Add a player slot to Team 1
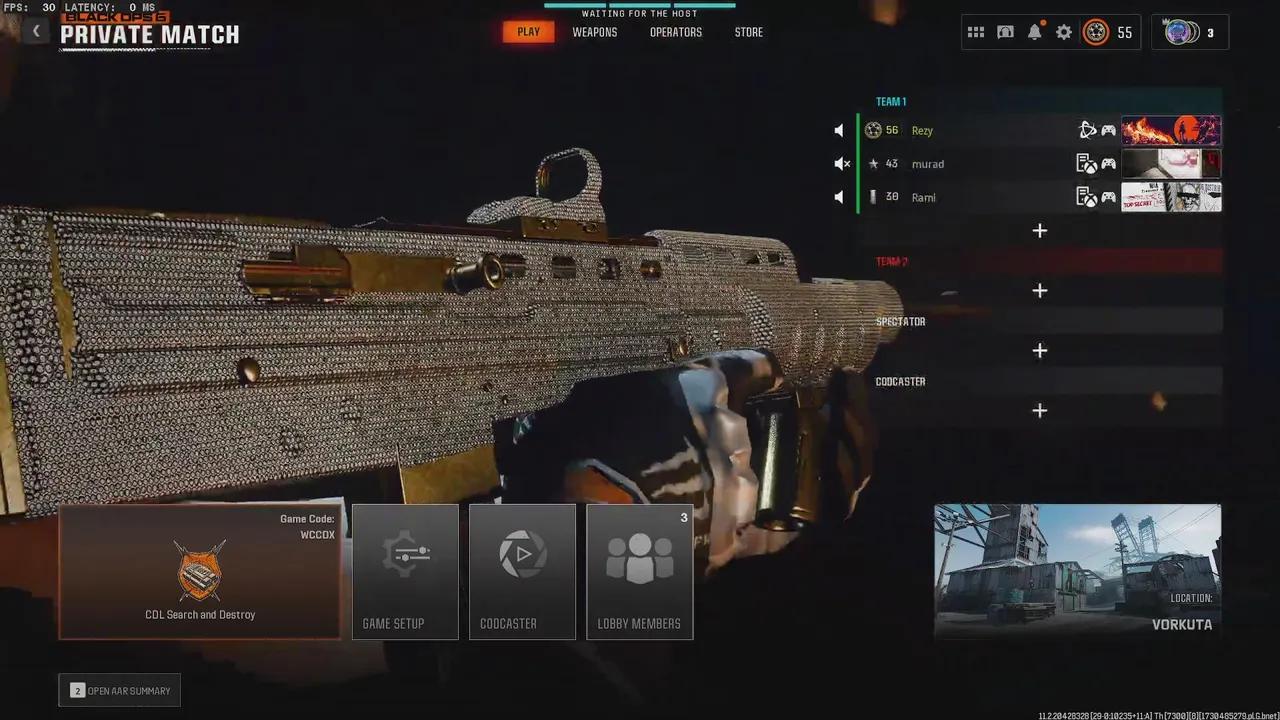Viewport: 1280px width, 720px height. pyautogui.click(x=1040, y=230)
